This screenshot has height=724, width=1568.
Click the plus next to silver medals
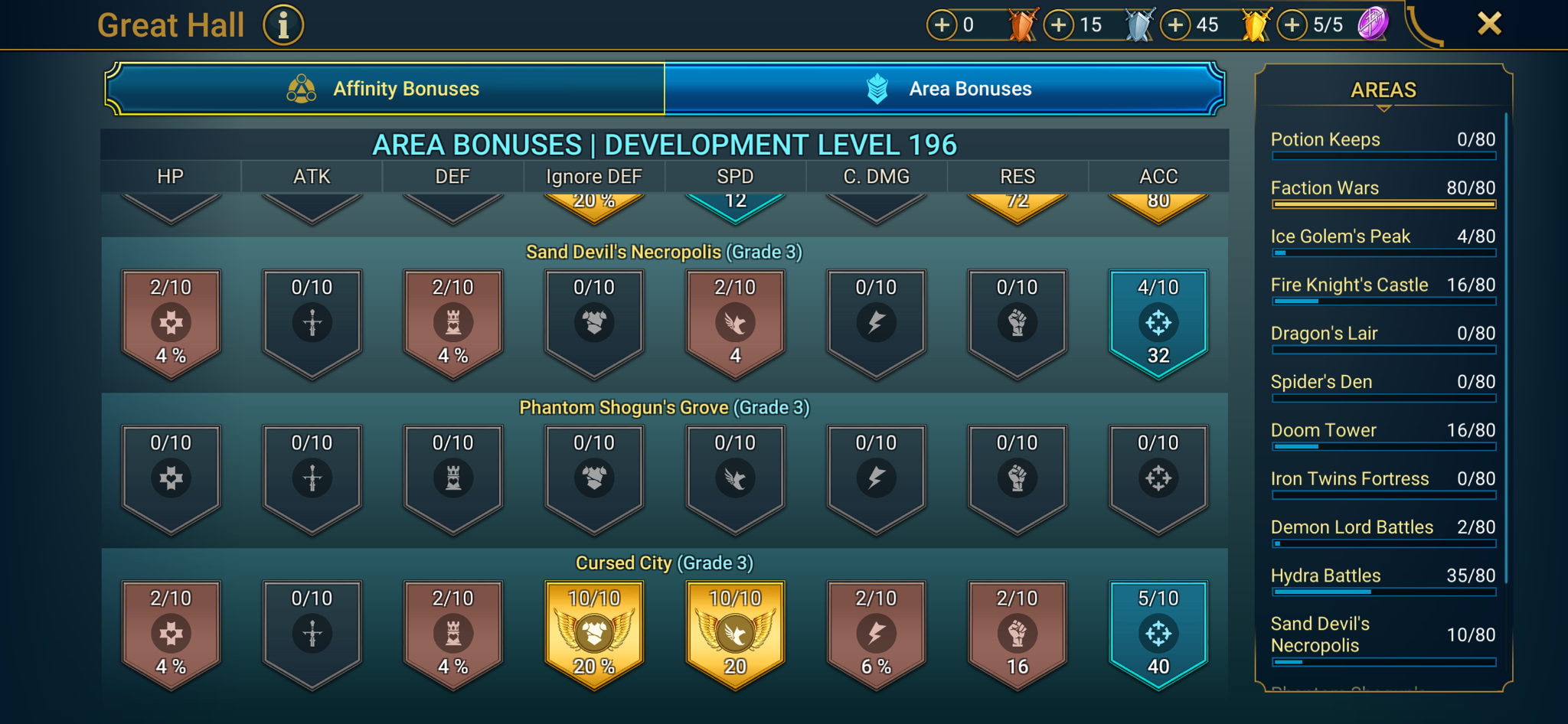[1058, 24]
